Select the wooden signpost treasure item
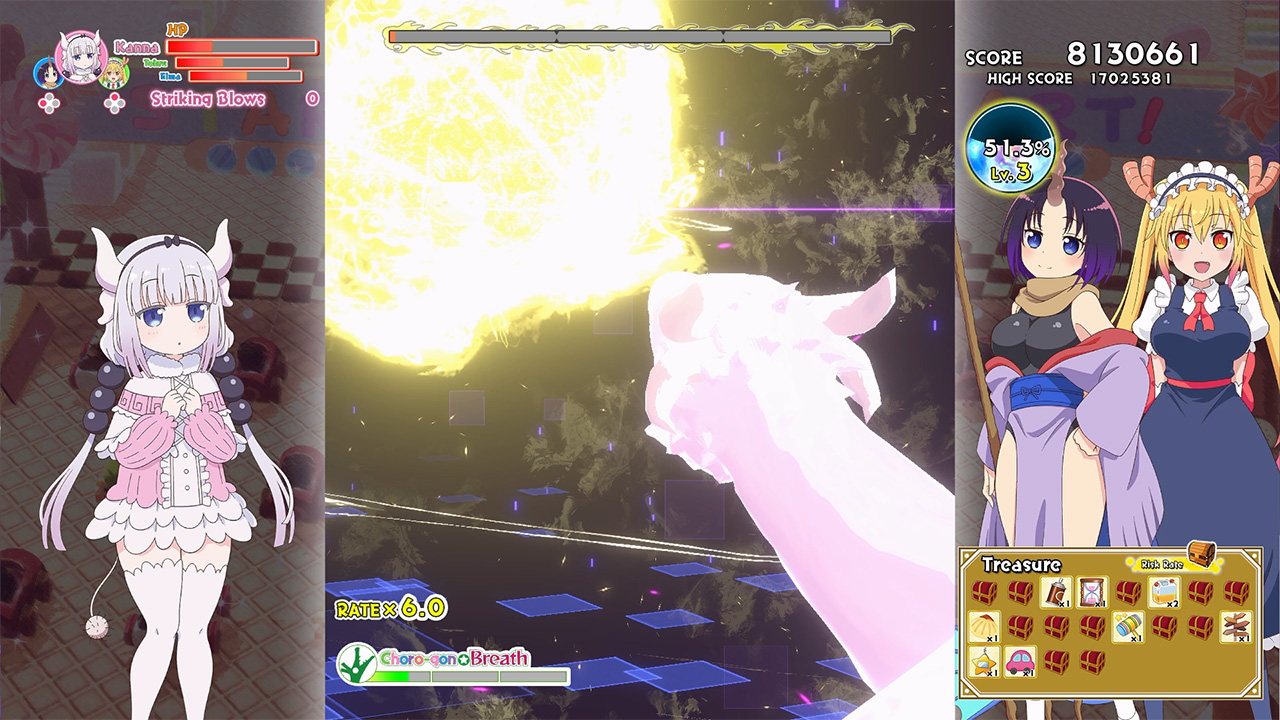1280x720 pixels. click(1234, 627)
